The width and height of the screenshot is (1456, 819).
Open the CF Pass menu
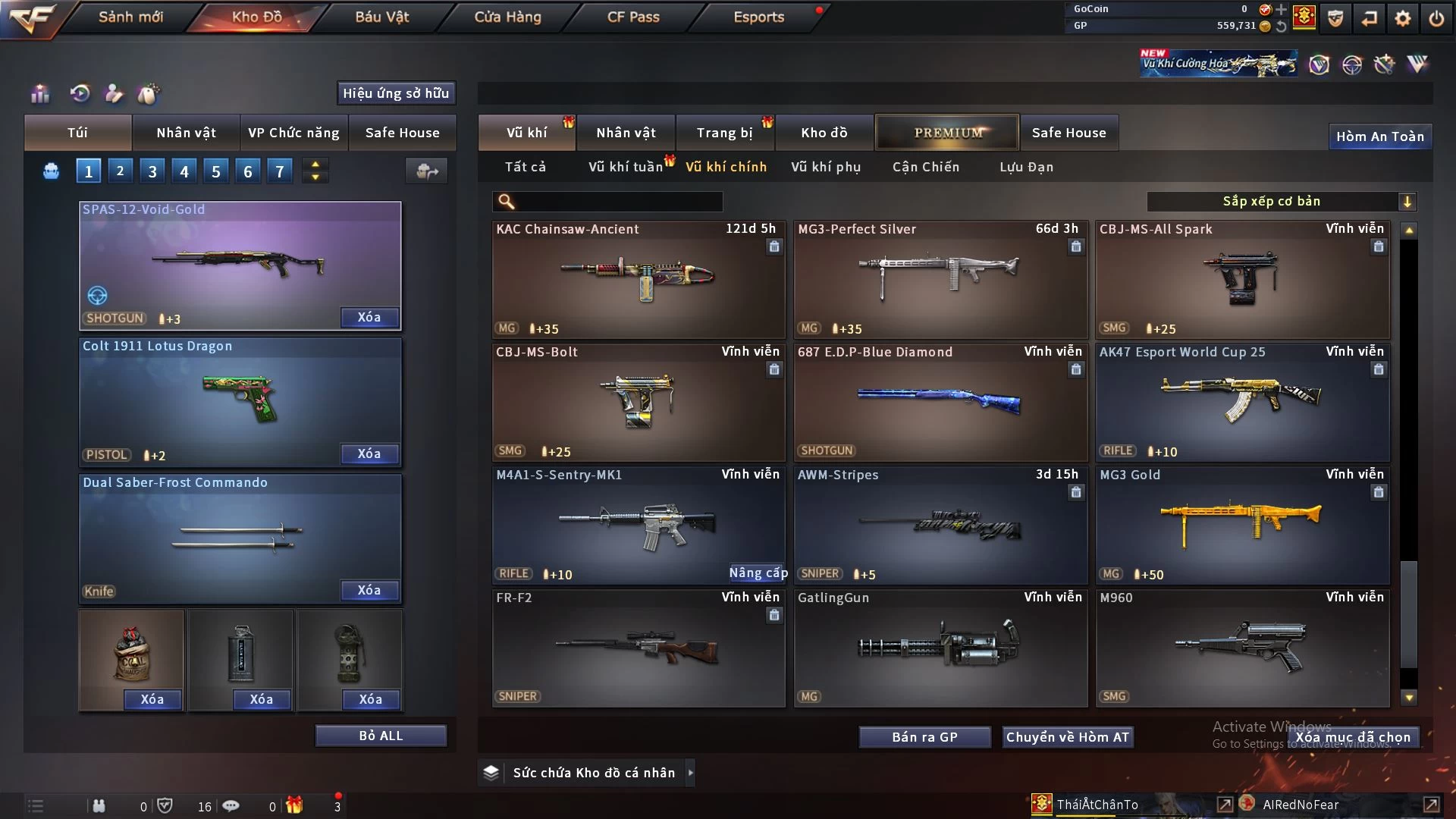pos(633,17)
